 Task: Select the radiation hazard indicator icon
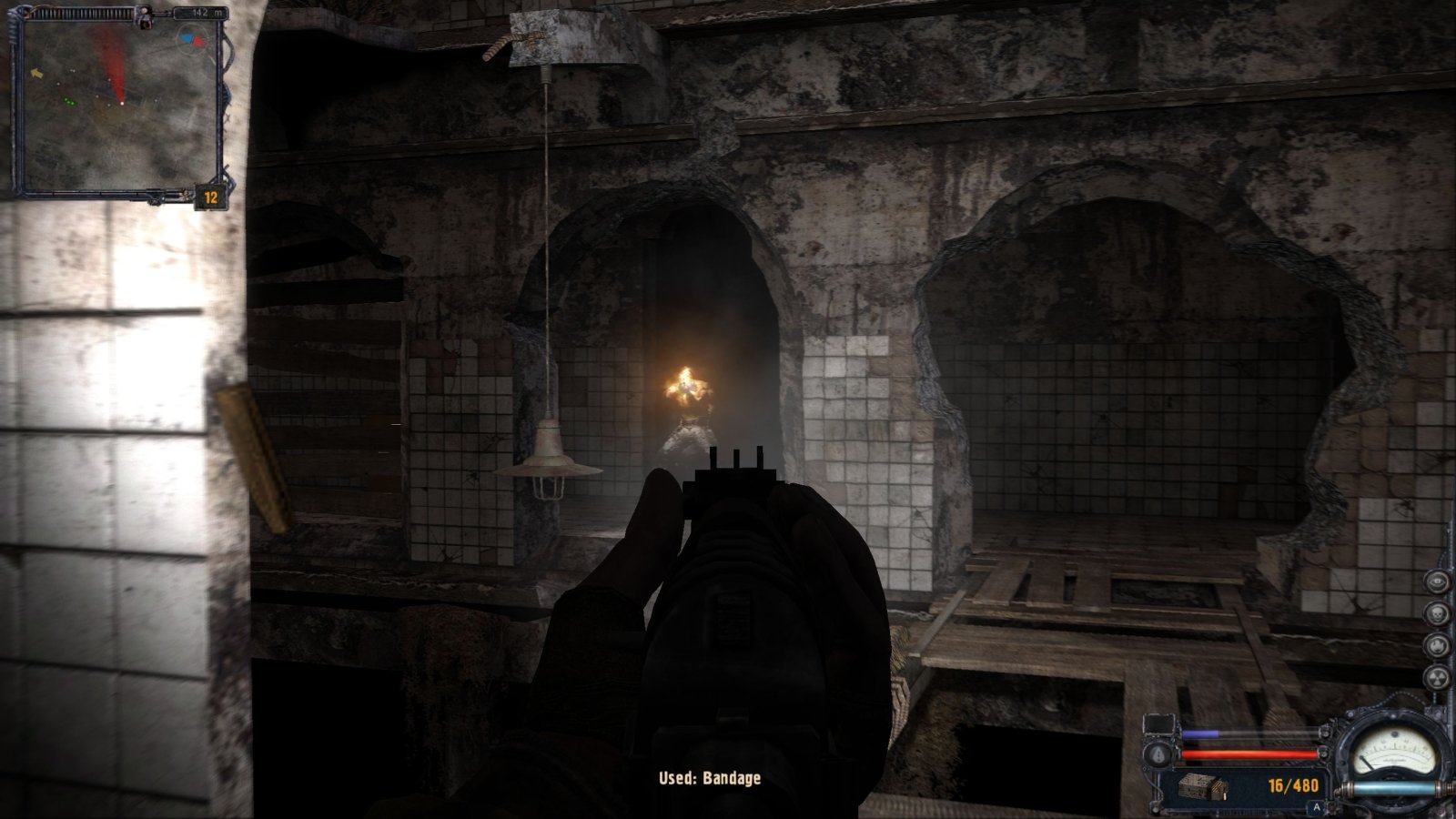click(1438, 677)
